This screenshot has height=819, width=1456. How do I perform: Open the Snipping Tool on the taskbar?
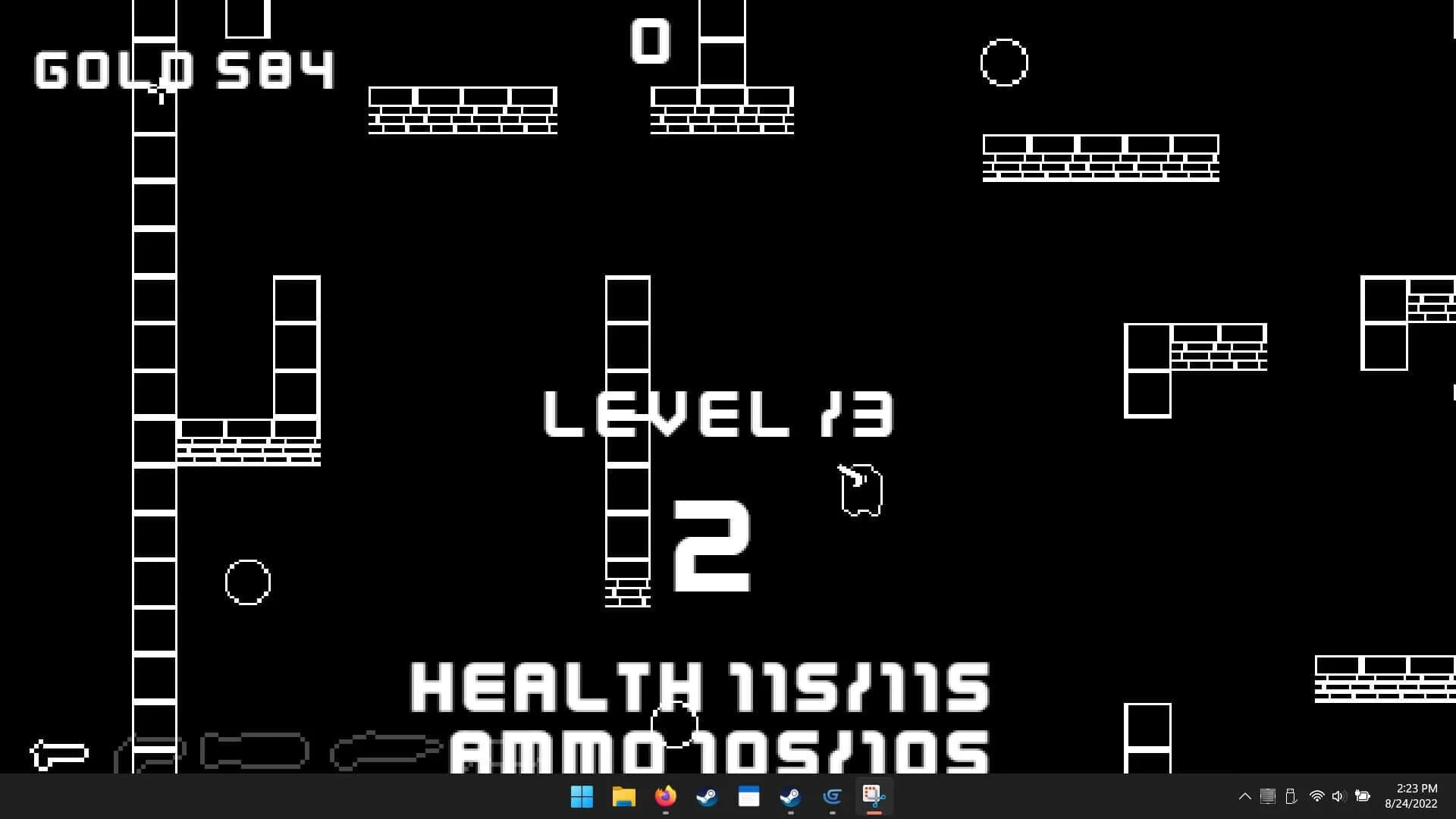pos(872,797)
